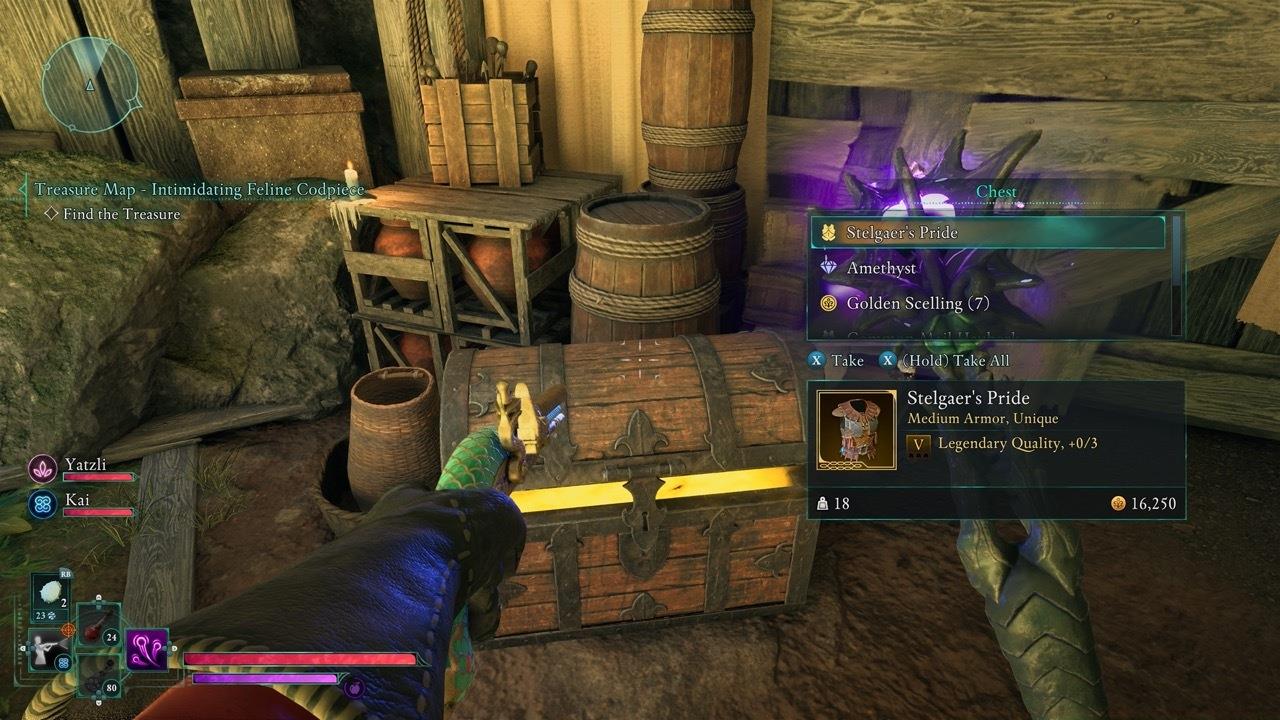Click the healing potion quickslot icon
Image resolution: width=1280 pixels, height=720 pixels.
click(x=92, y=630)
